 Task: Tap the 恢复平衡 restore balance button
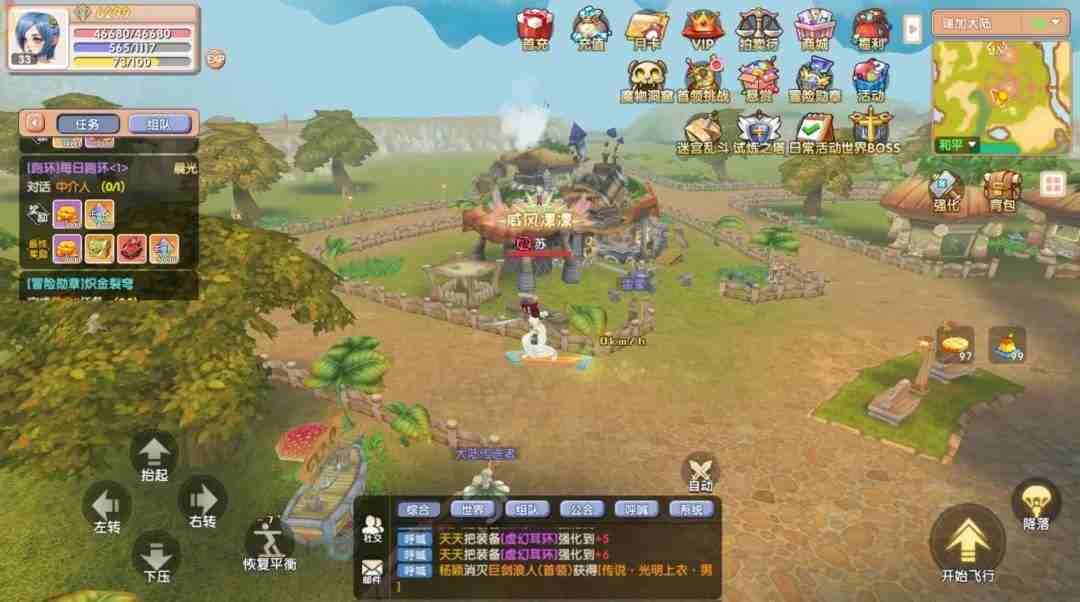(269, 546)
